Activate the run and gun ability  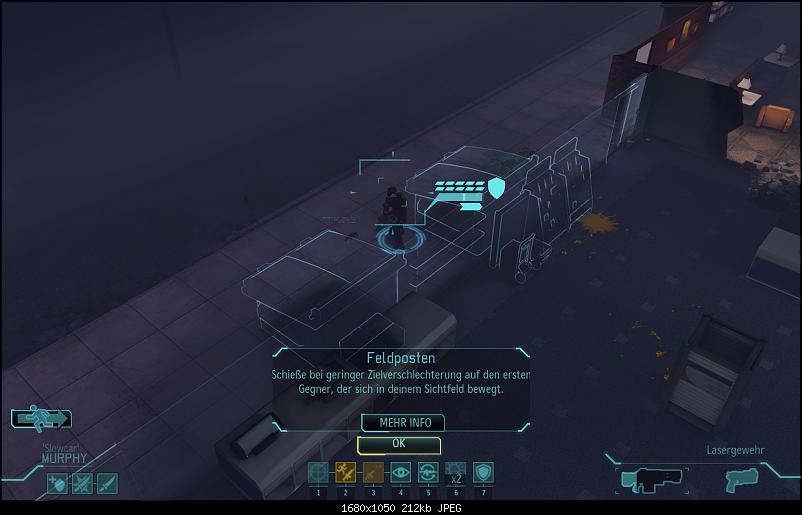(x=346, y=473)
